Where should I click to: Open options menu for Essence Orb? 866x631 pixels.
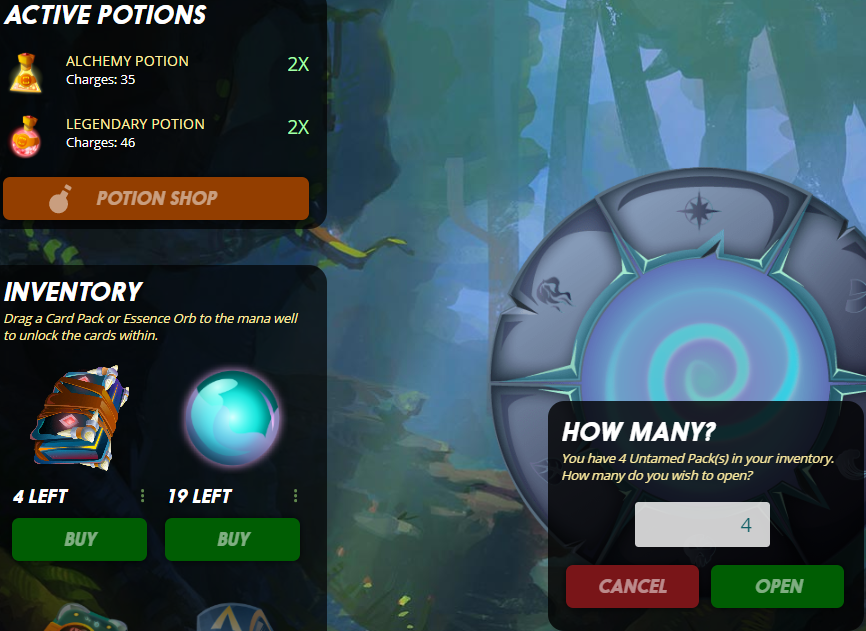(x=296, y=496)
